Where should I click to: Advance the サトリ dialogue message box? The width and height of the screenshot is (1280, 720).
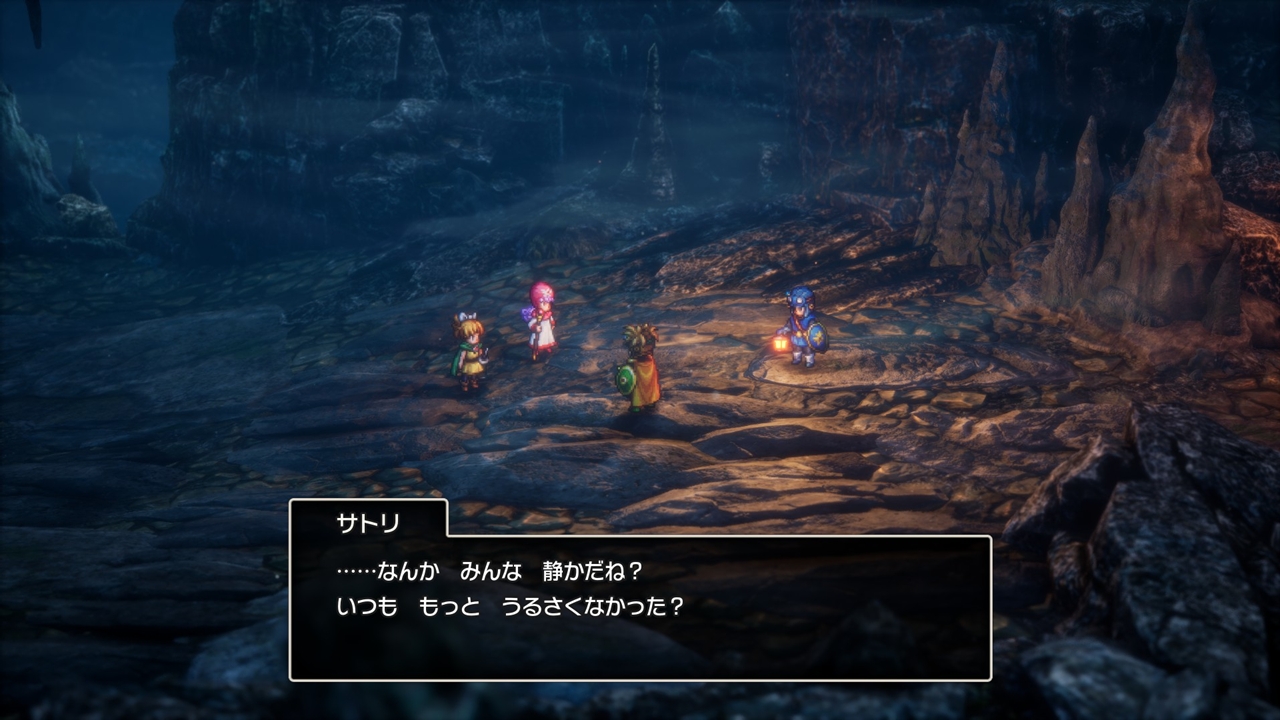coord(640,607)
